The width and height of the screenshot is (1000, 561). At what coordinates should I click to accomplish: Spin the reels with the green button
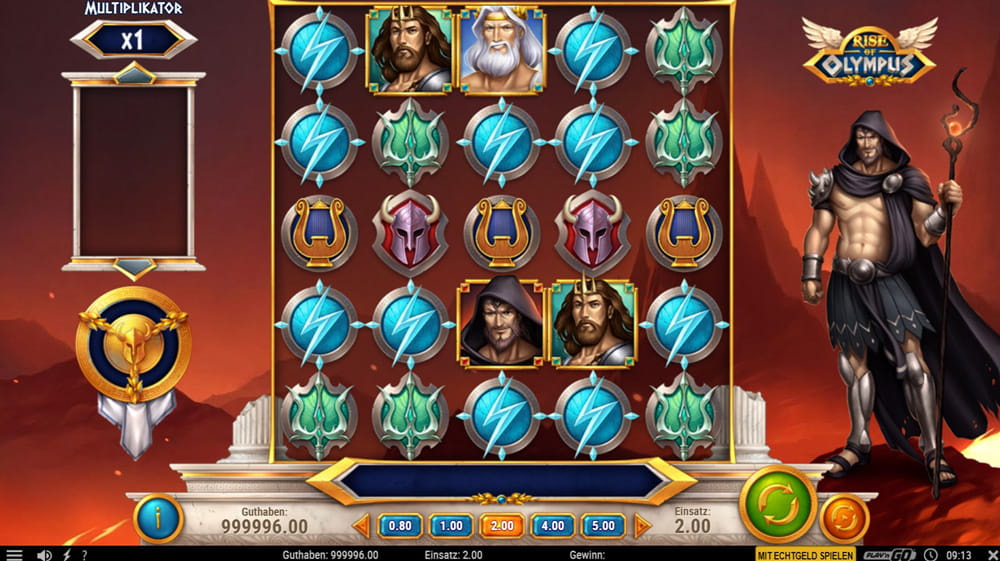pos(778,504)
